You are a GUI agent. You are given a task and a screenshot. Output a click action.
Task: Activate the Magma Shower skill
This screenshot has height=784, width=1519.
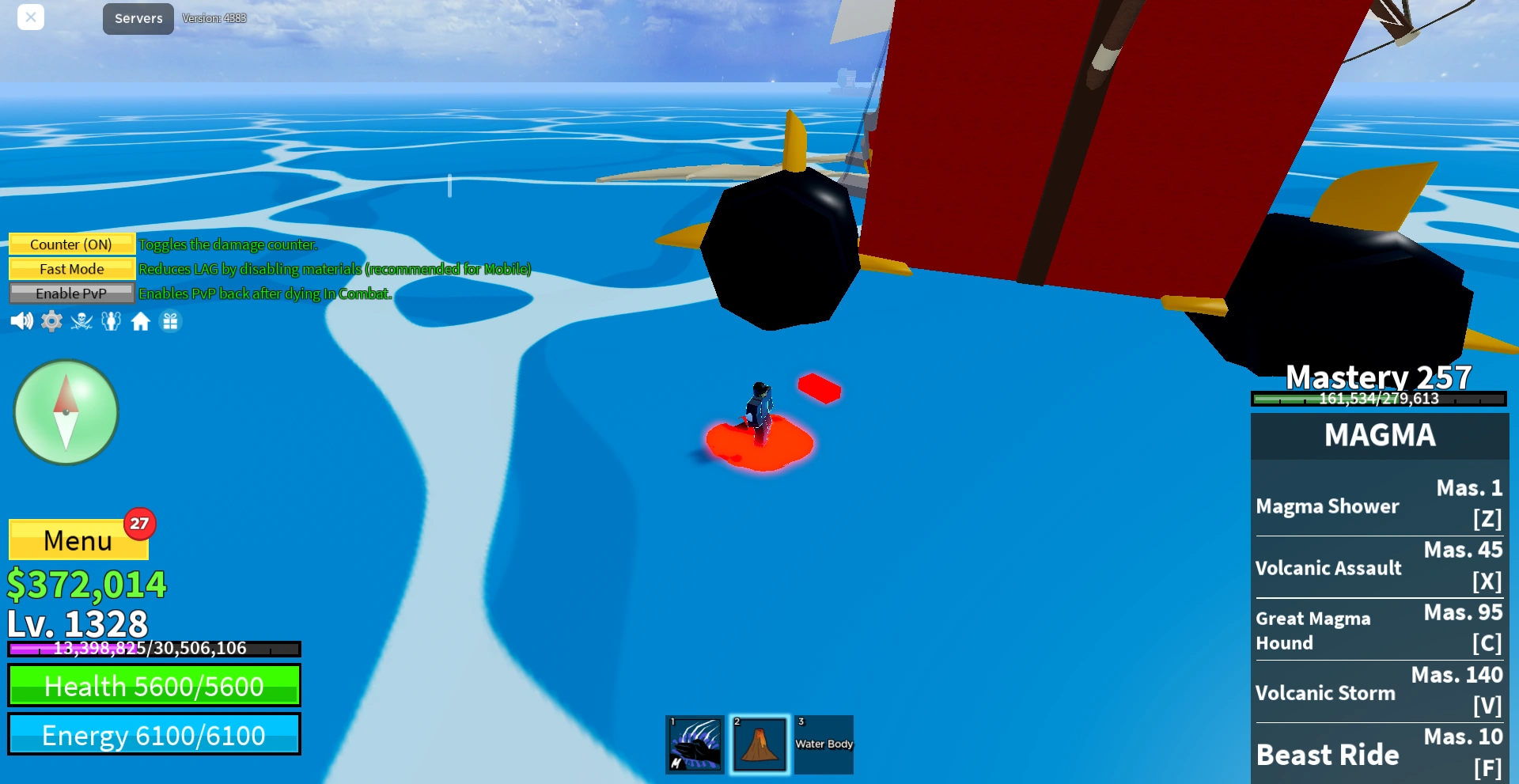click(1379, 505)
